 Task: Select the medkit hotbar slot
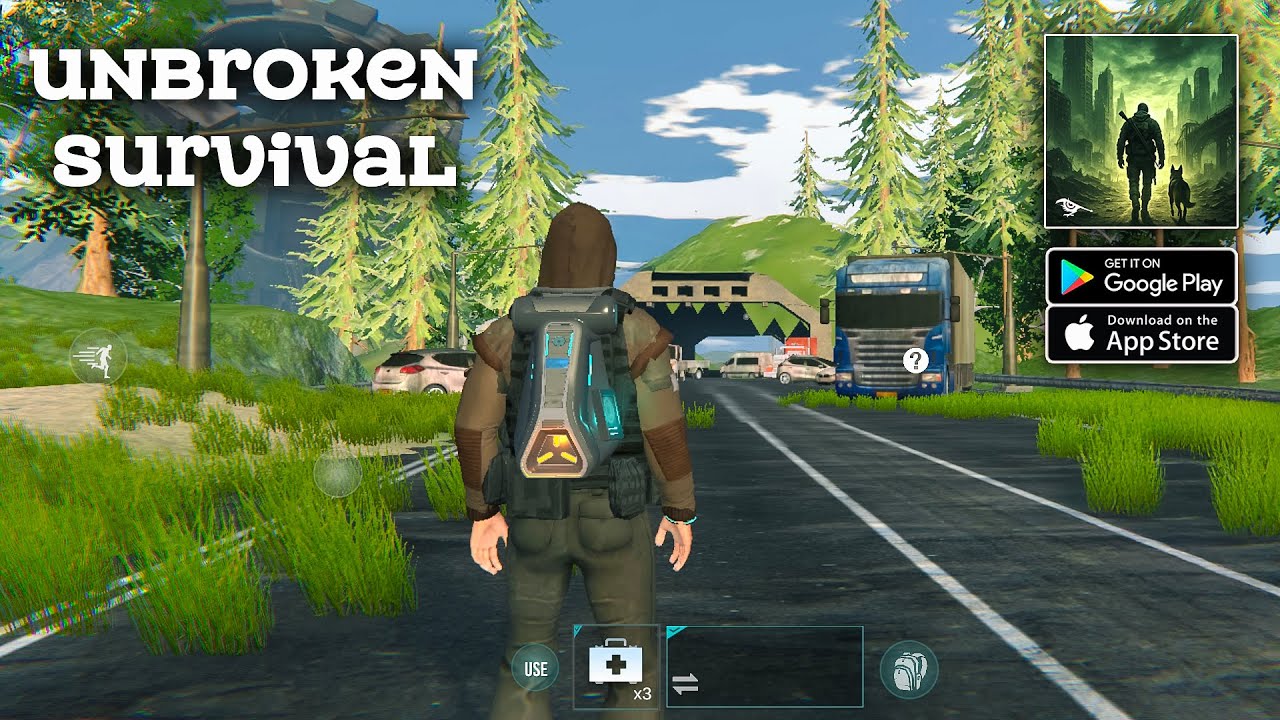pos(616,666)
